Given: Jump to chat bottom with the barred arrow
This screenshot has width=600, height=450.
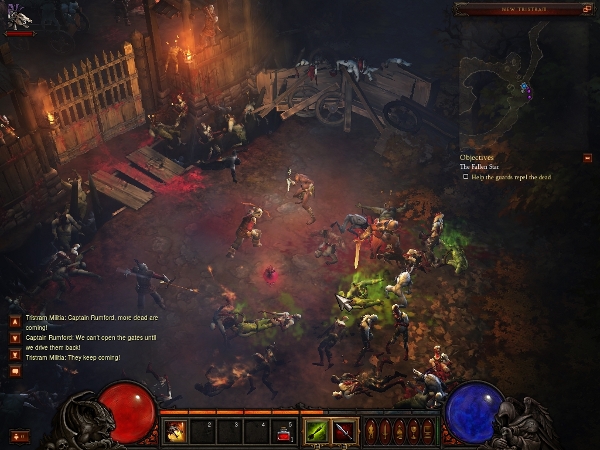Looking at the screenshot, I should (14, 355).
